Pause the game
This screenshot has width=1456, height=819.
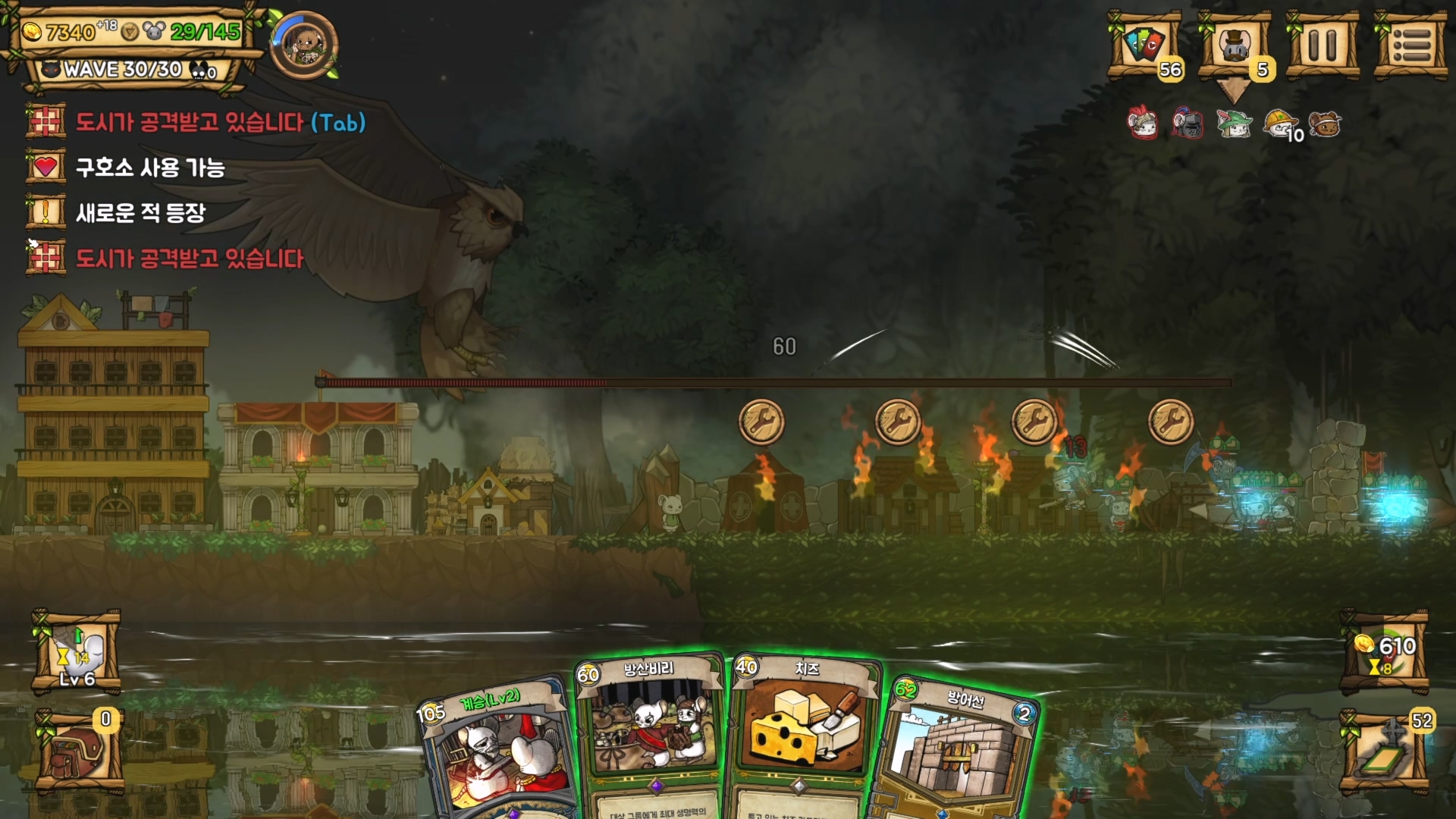1323,45
